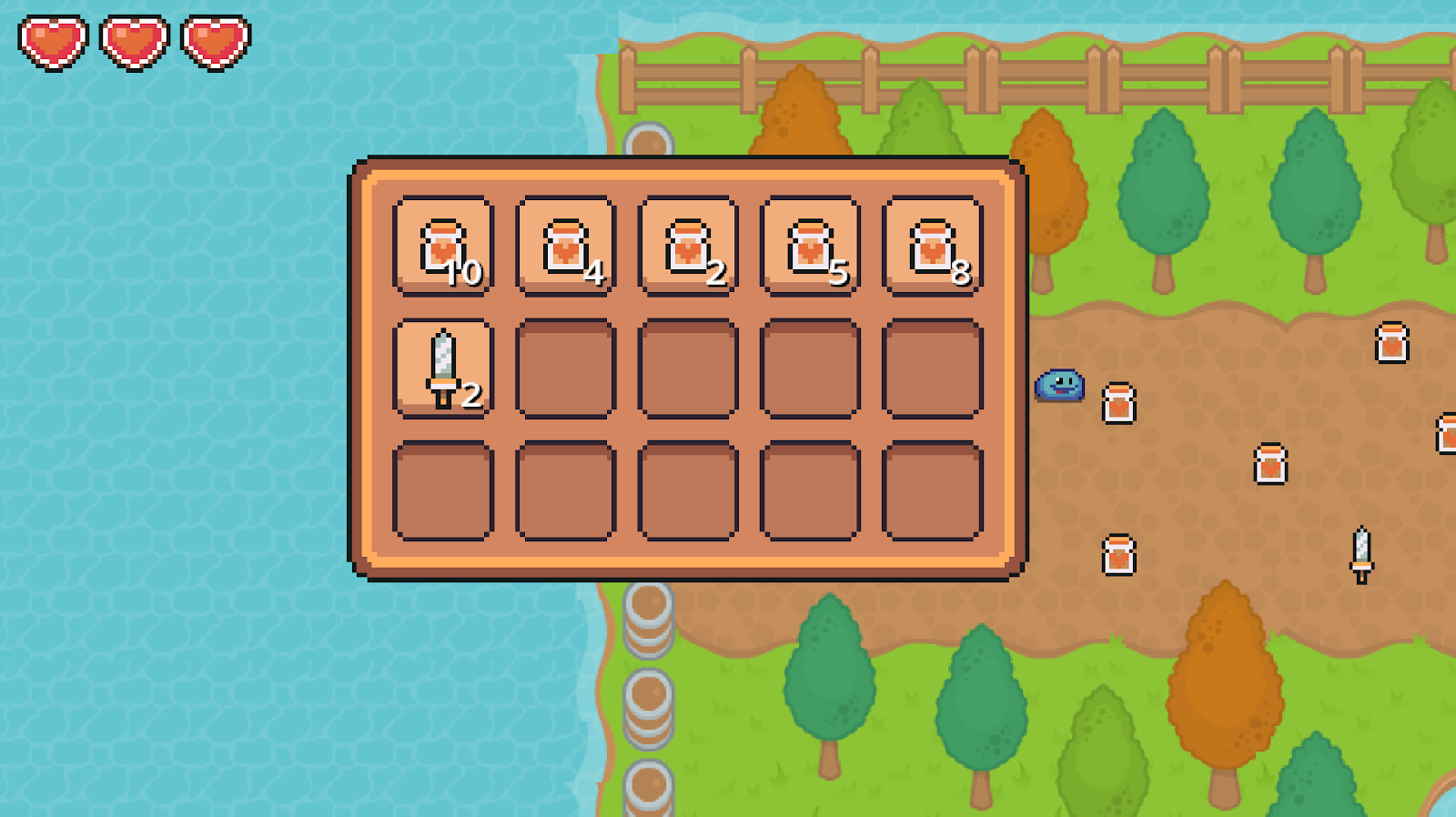The width and height of the screenshot is (1456, 817).
Task: Click the empty slot beside the sword
Action: (x=565, y=364)
